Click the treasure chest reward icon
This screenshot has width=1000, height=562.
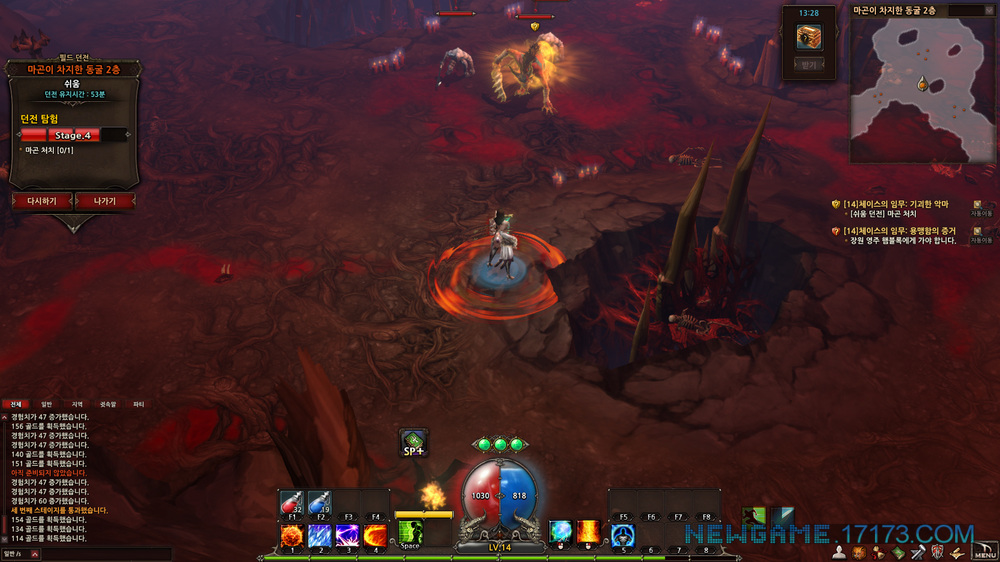(x=808, y=37)
